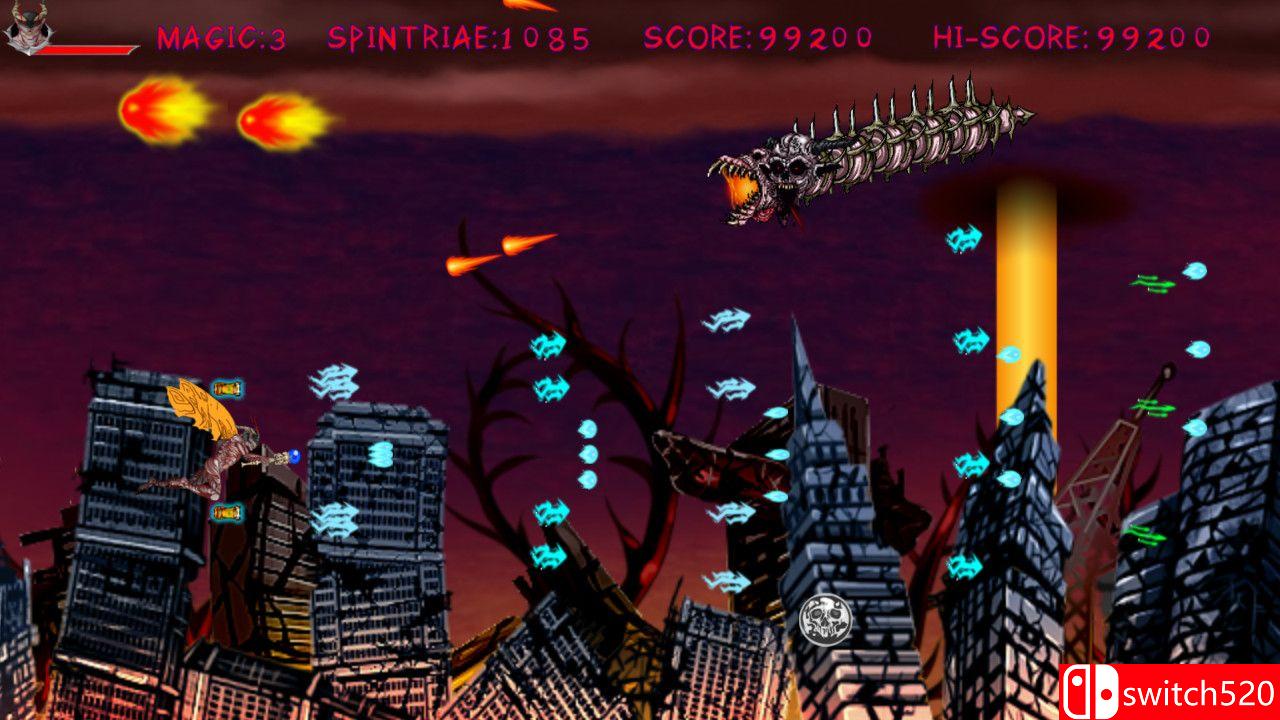Click the demon head portrait icon
Viewport: 1280px width, 720px height.
tap(28, 25)
